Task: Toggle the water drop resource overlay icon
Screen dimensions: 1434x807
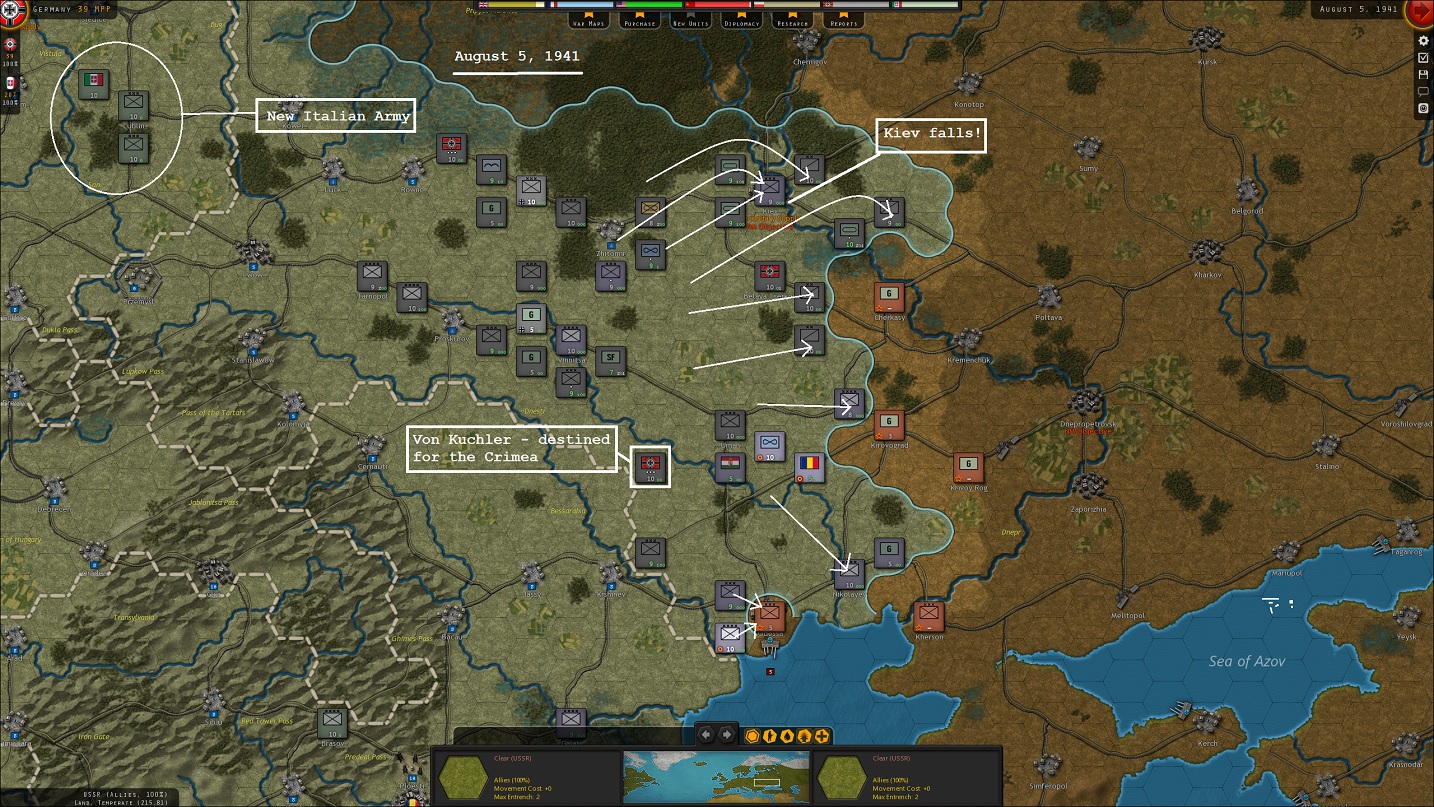Action: tap(787, 736)
